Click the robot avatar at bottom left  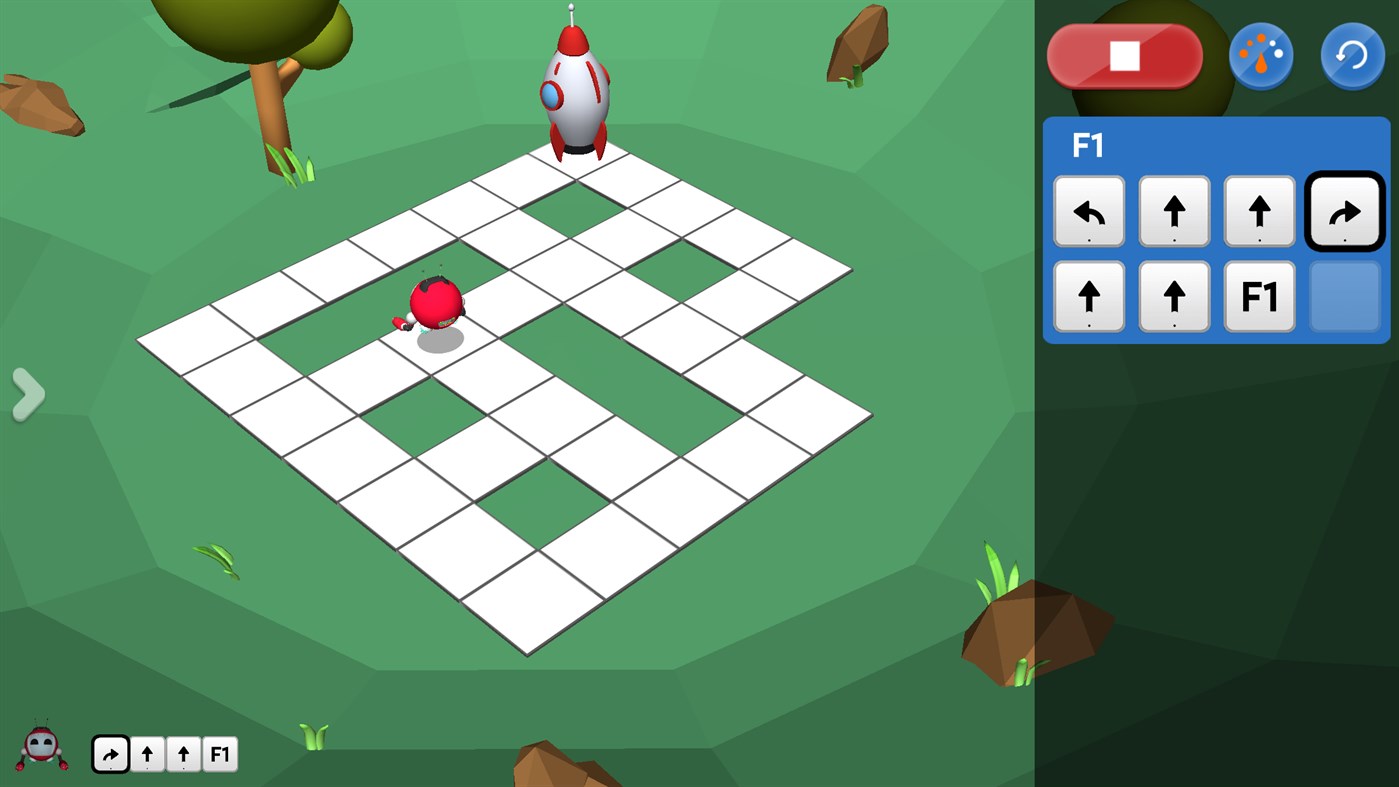point(42,750)
